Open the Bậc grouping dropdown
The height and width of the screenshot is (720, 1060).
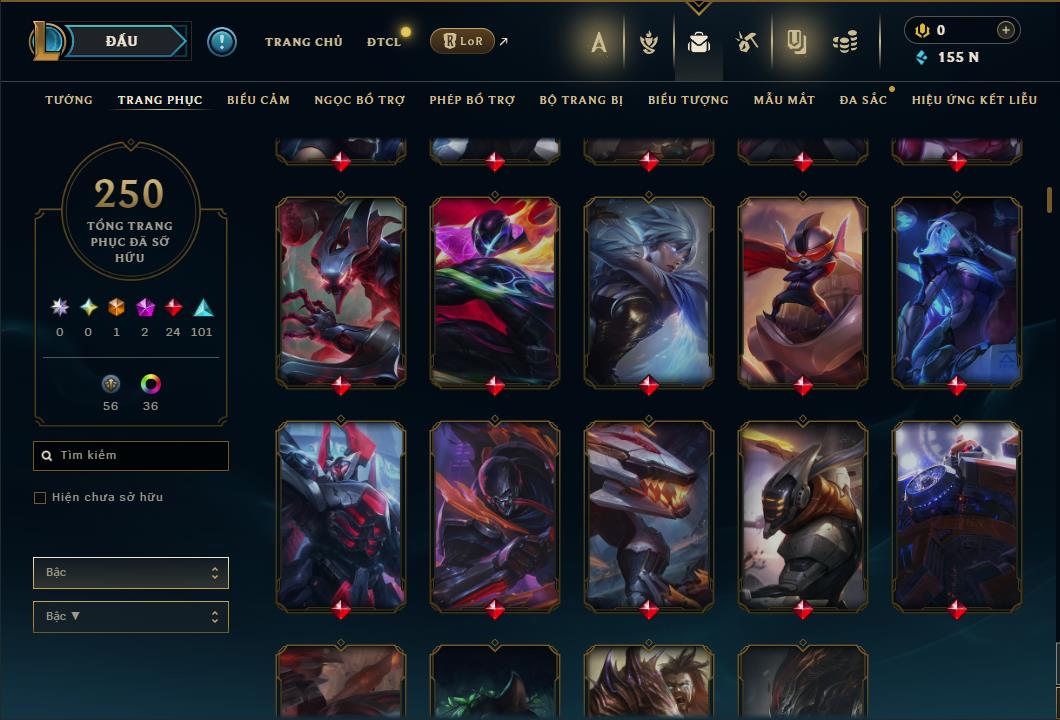pos(131,573)
